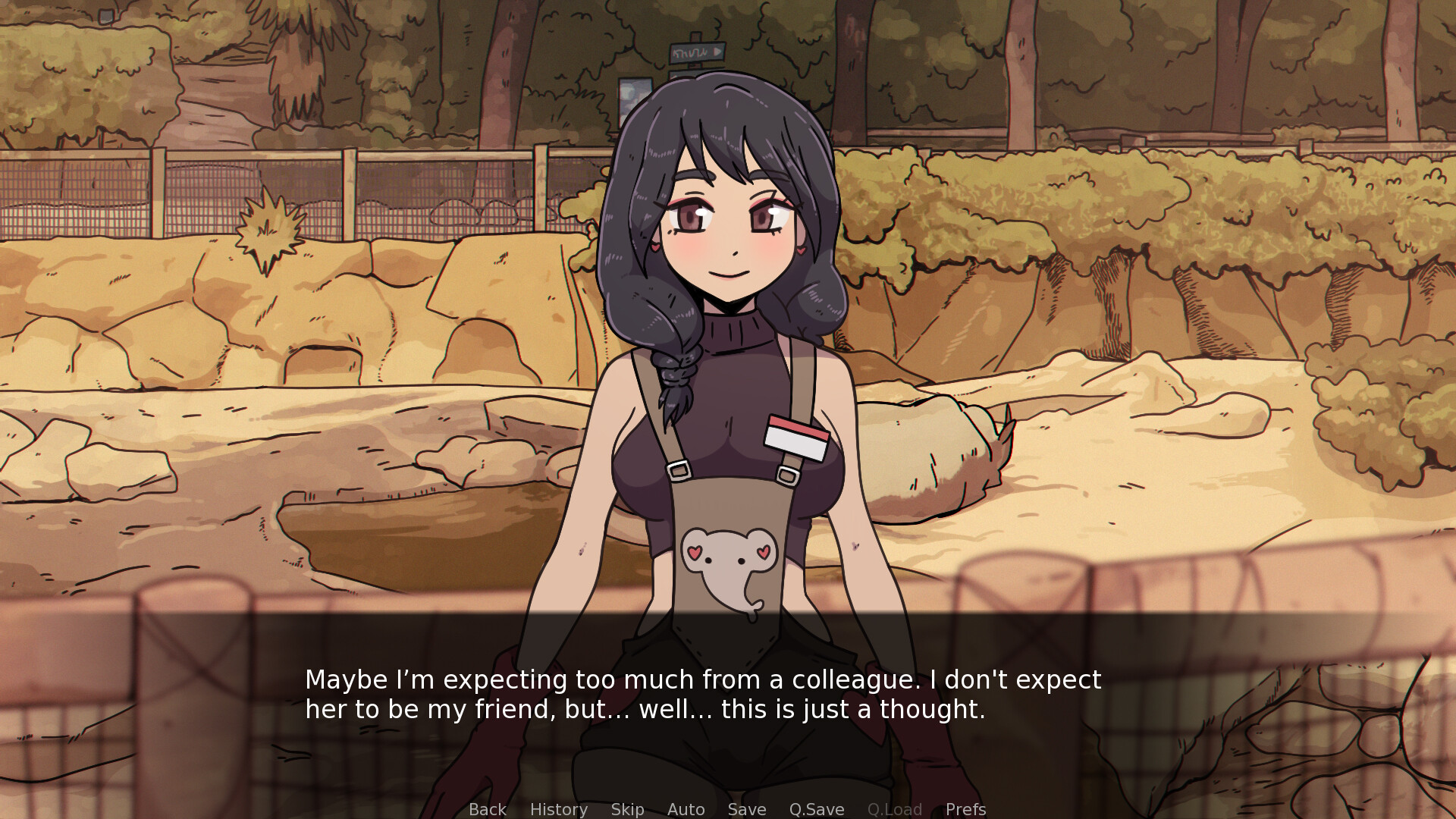This screenshot has height=819, width=1456.
Task: Click the grayed-out Q.Load option
Action: click(x=895, y=809)
